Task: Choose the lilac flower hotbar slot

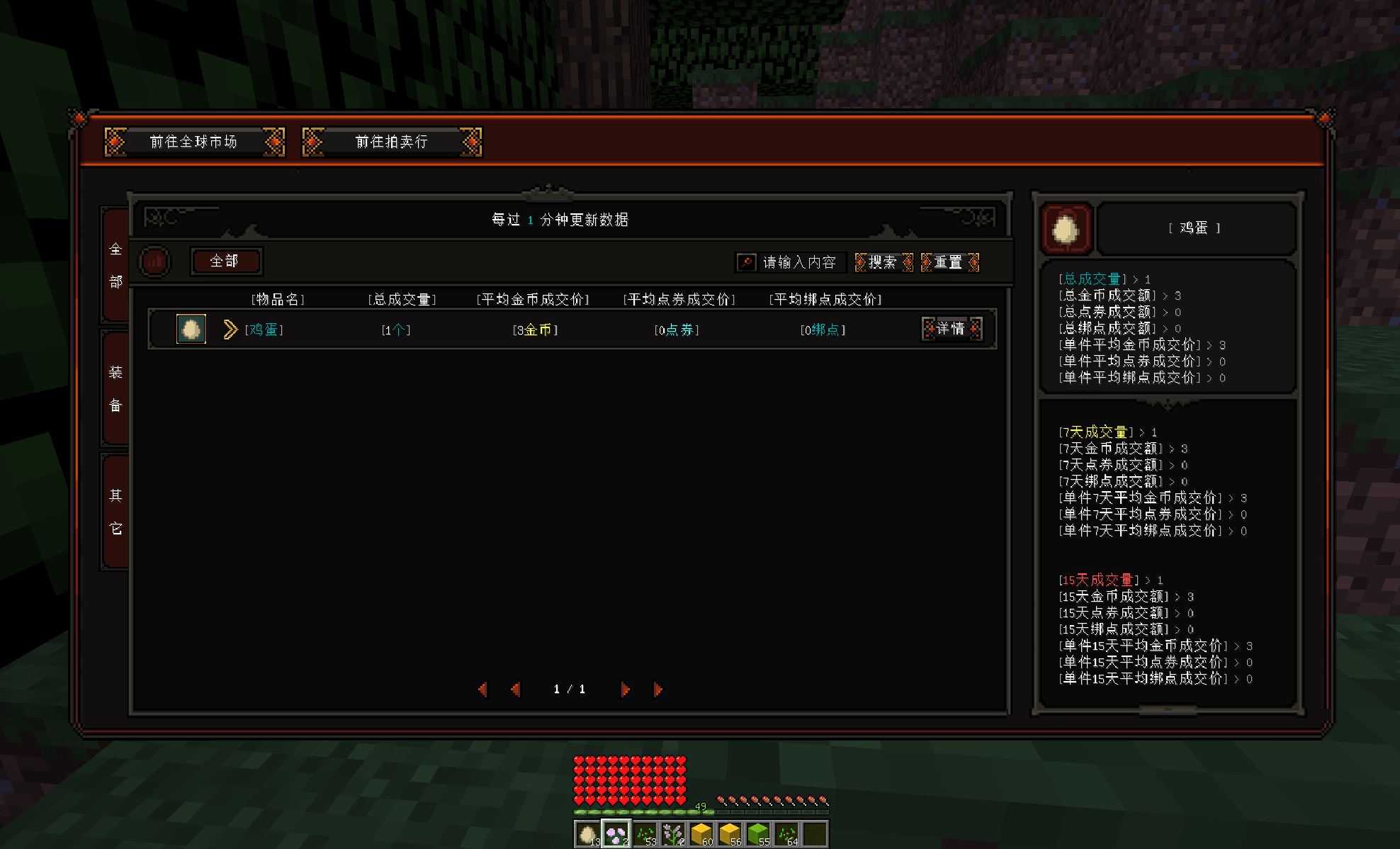Action: (x=672, y=834)
